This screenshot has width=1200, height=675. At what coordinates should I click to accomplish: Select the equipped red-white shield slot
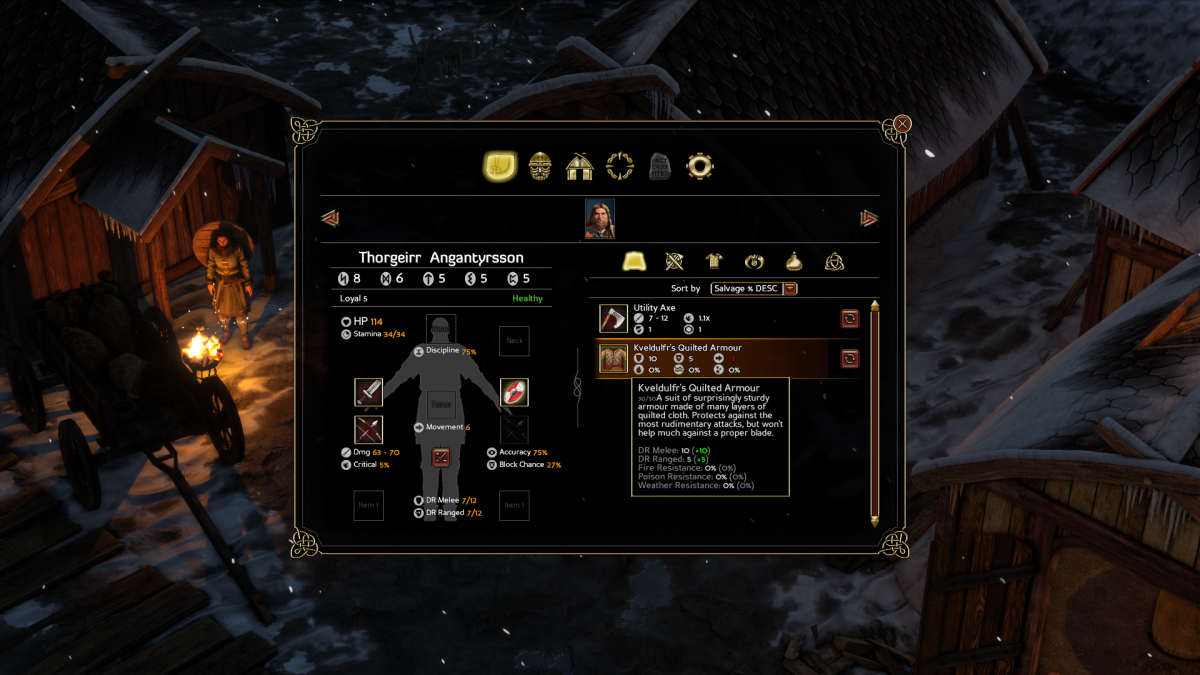tap(514, 392)
